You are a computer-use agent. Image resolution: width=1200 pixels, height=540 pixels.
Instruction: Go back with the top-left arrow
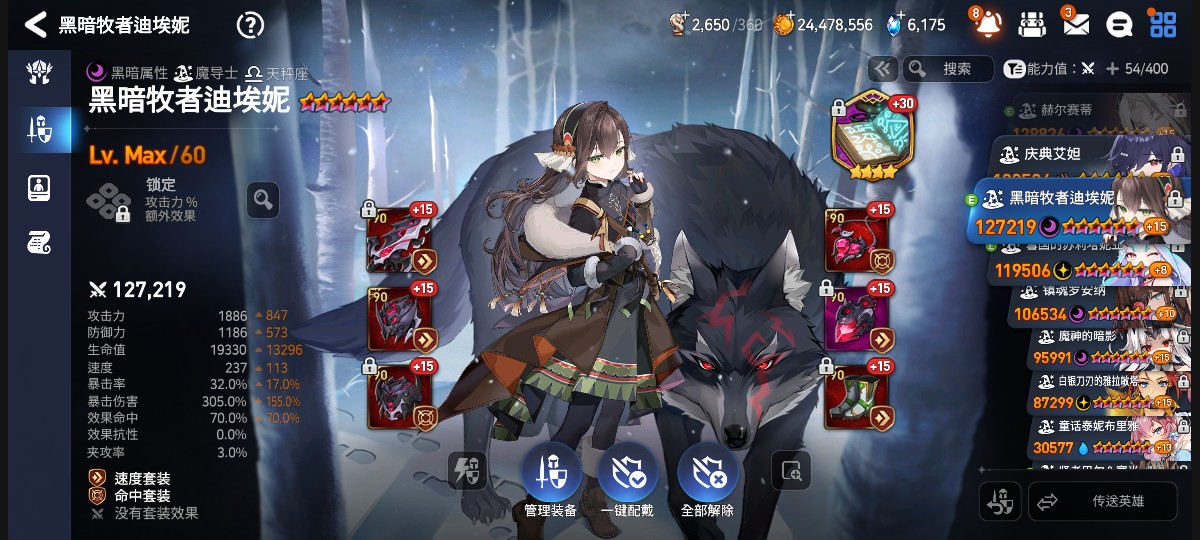click(x=36, y=24)
